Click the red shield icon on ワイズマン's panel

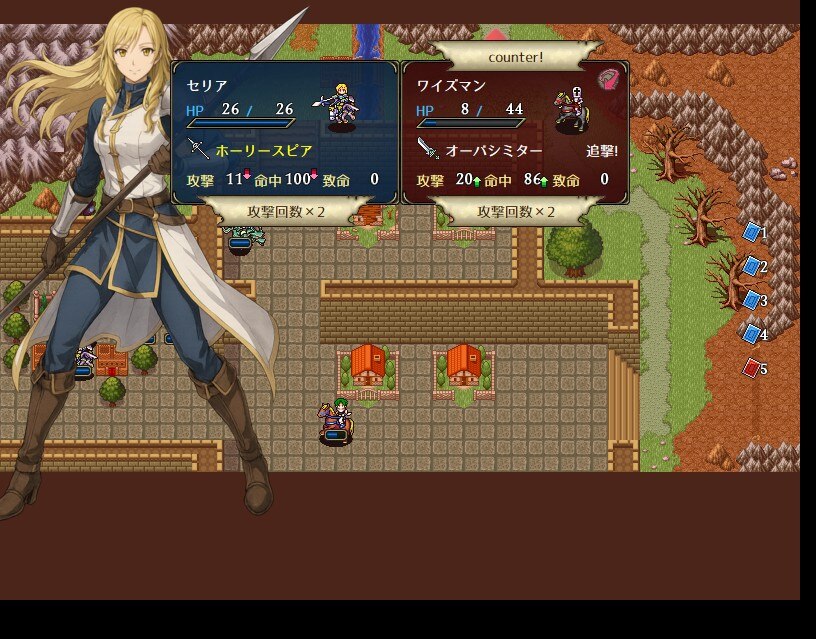607,80
